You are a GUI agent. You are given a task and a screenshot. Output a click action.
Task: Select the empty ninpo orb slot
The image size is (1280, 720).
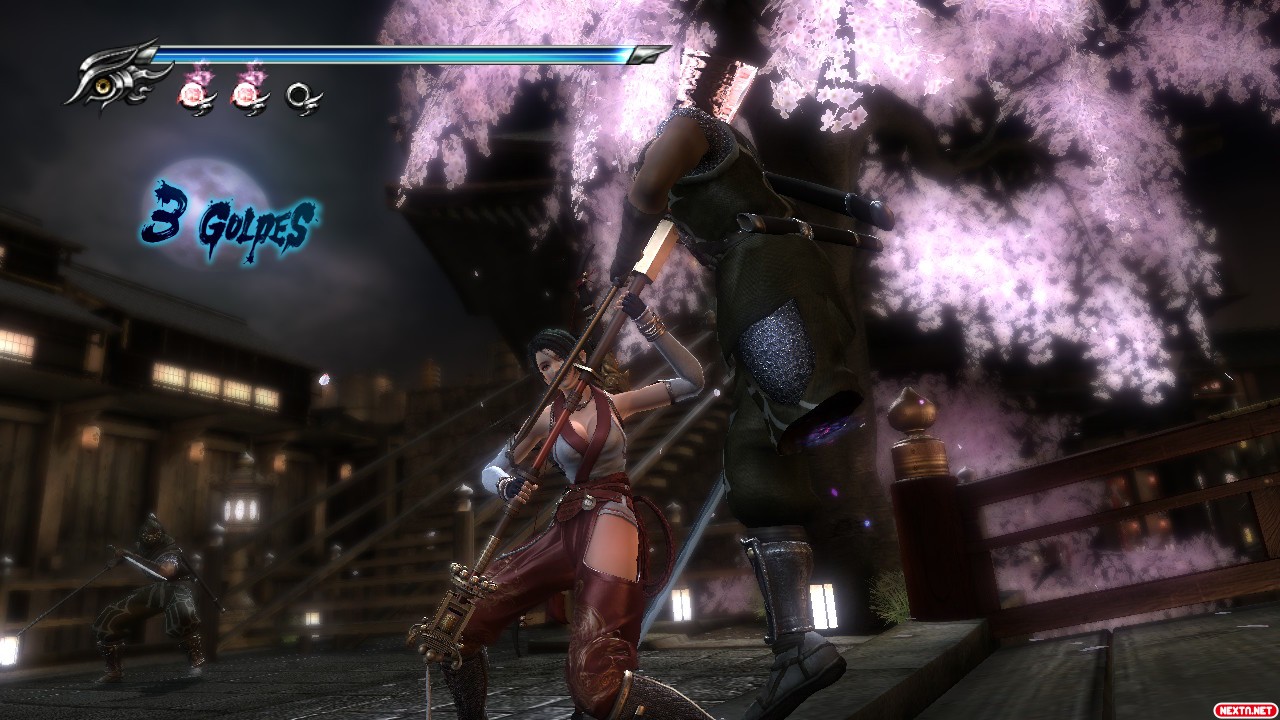[300, 96]
